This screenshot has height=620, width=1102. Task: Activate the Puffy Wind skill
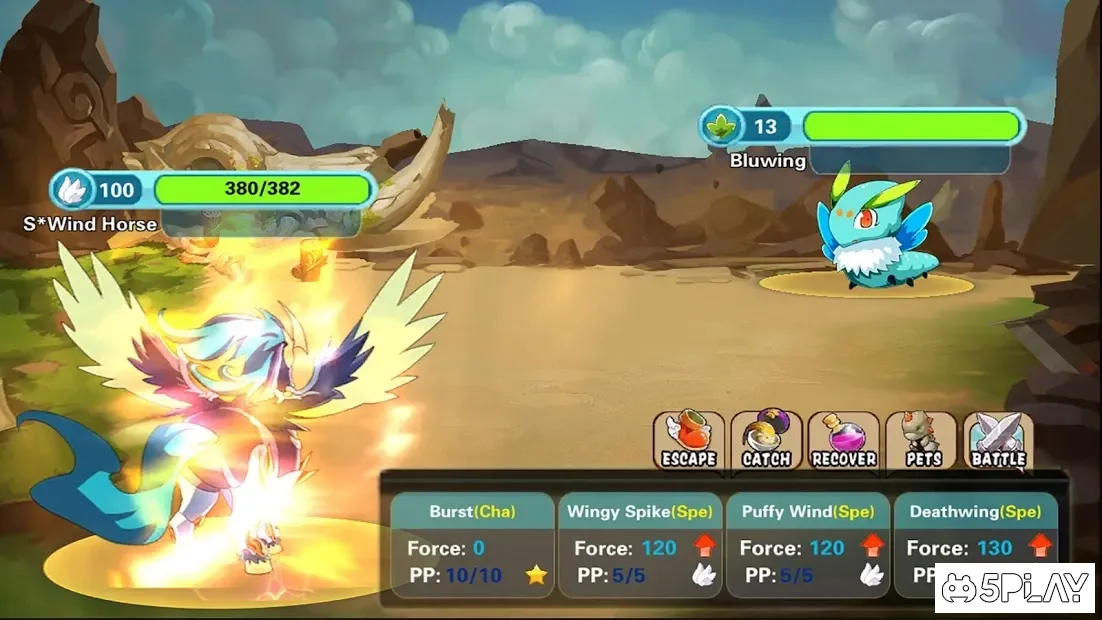(808, 545)
